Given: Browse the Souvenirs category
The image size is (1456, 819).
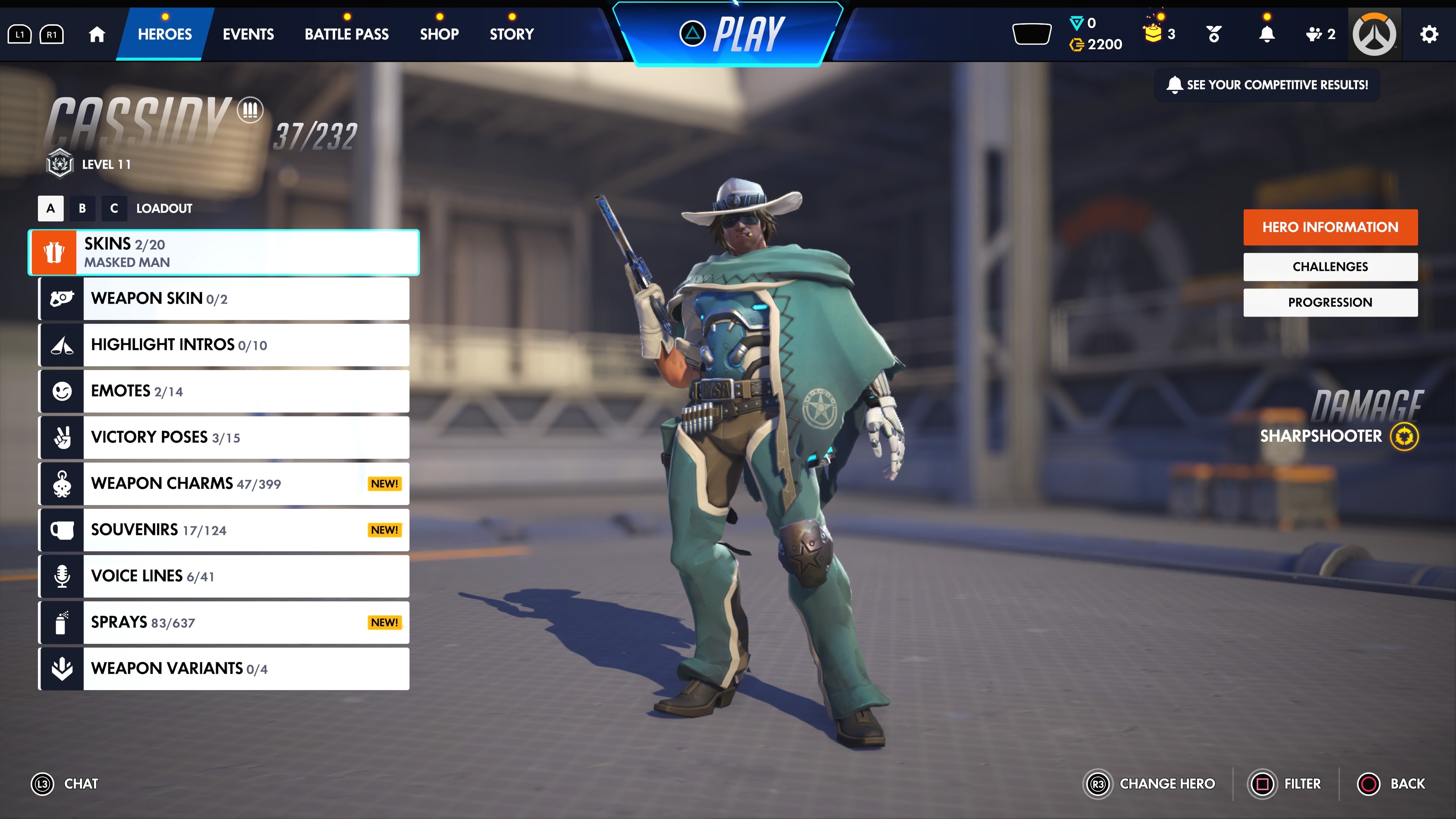Looking at the screenshot, I should (x=224, y=530).
